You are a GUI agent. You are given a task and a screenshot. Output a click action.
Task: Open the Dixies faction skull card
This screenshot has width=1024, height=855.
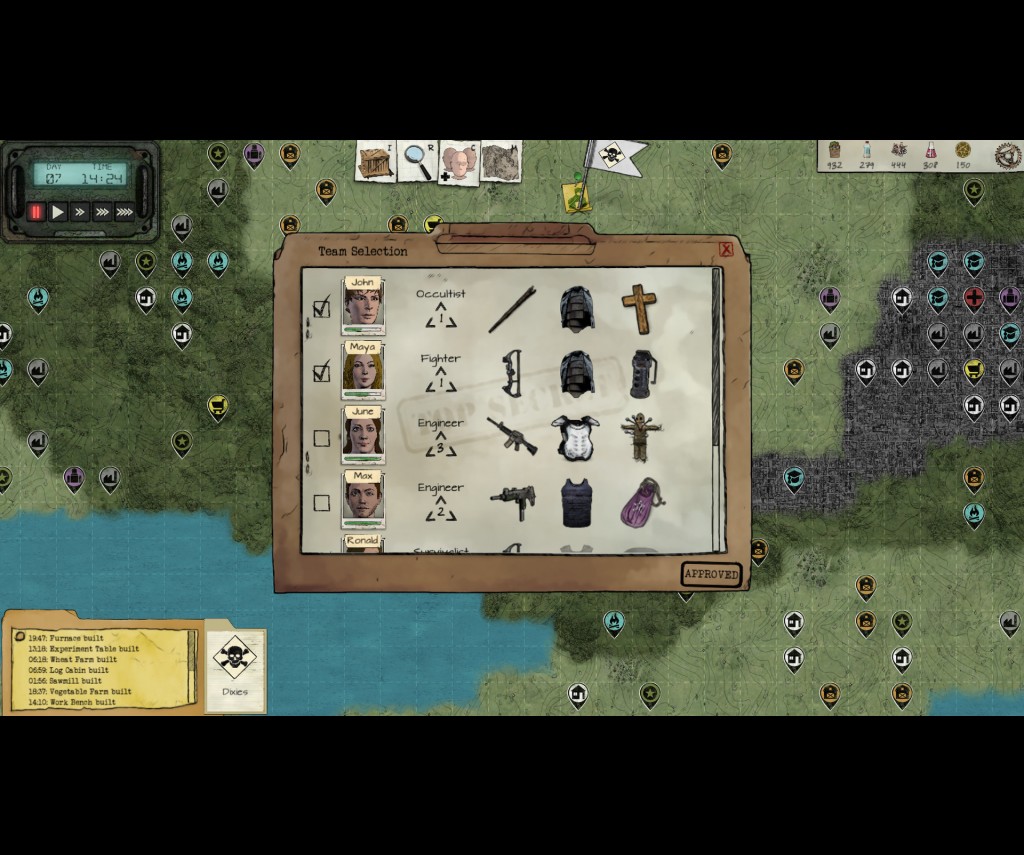point(235,663)
